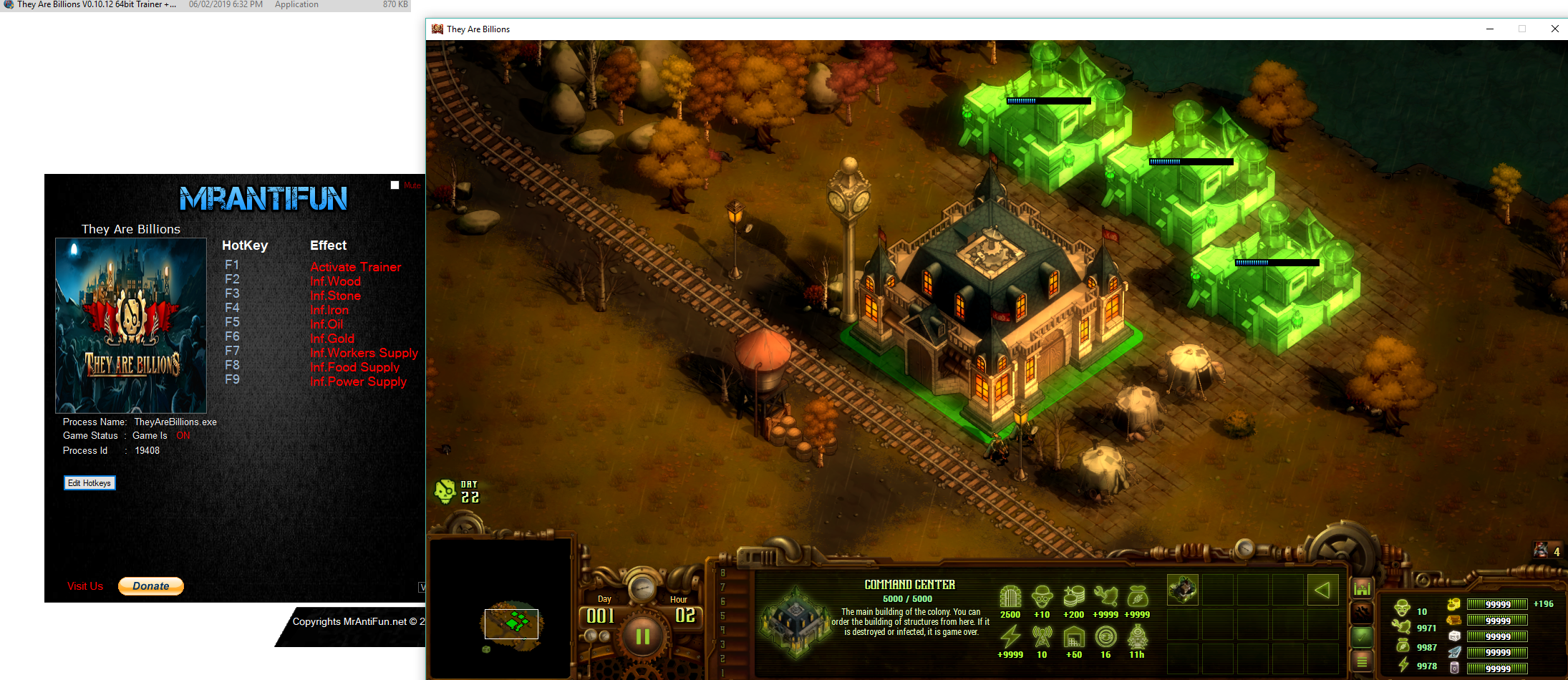Image resolution: width=1568 pixels, height=680 pixels.
Task: Select the ranger unit command slot
Action: [1183, 590]
